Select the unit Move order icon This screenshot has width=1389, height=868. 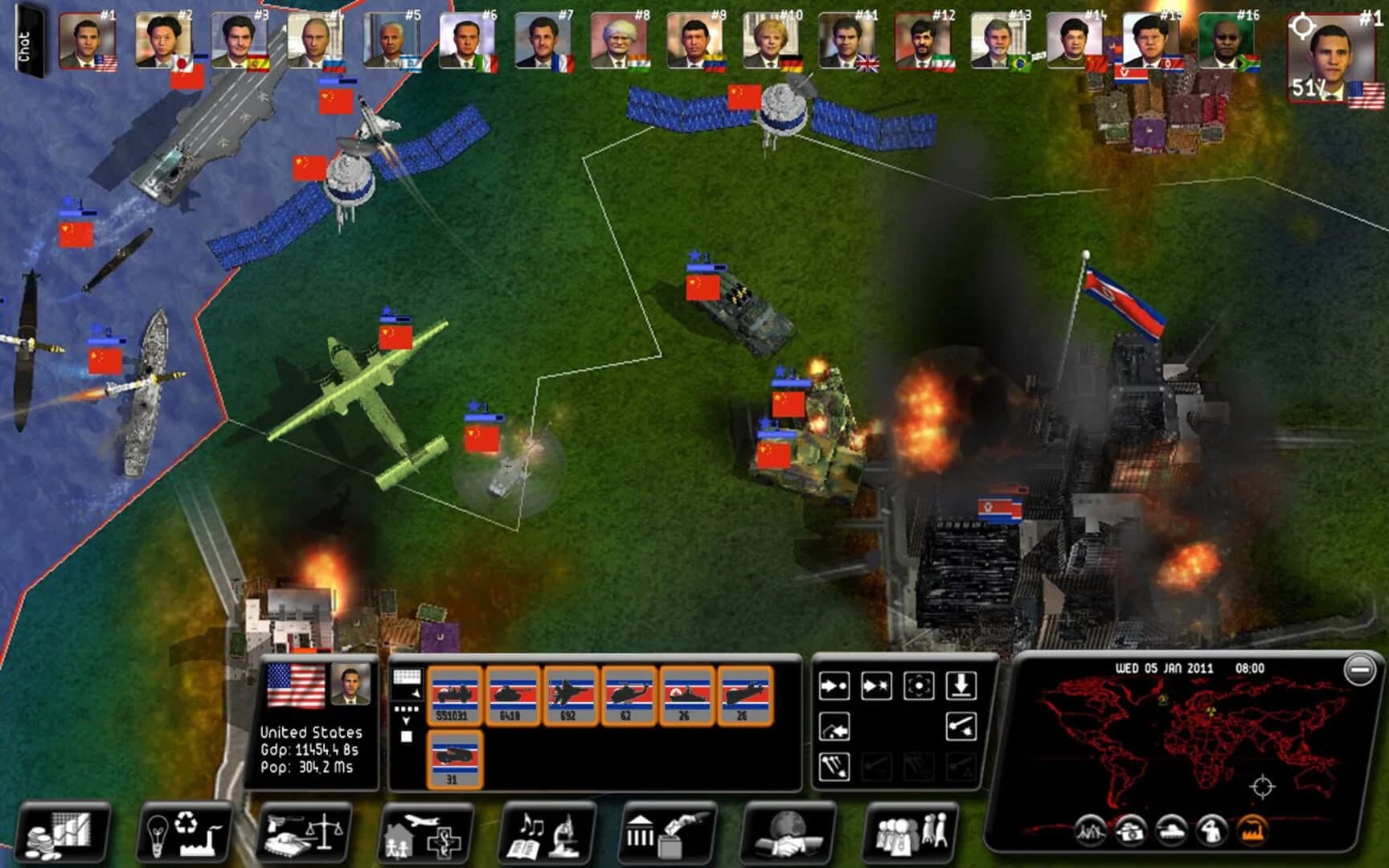pos(834,687)
